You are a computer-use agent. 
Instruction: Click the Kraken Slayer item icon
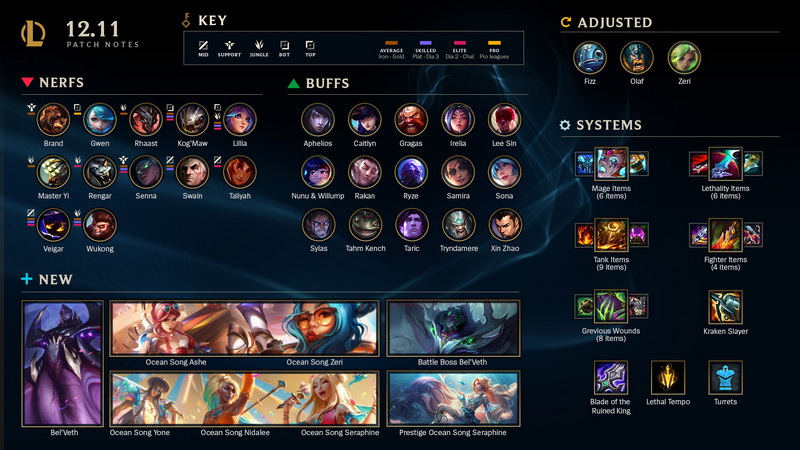click(725, 306)
